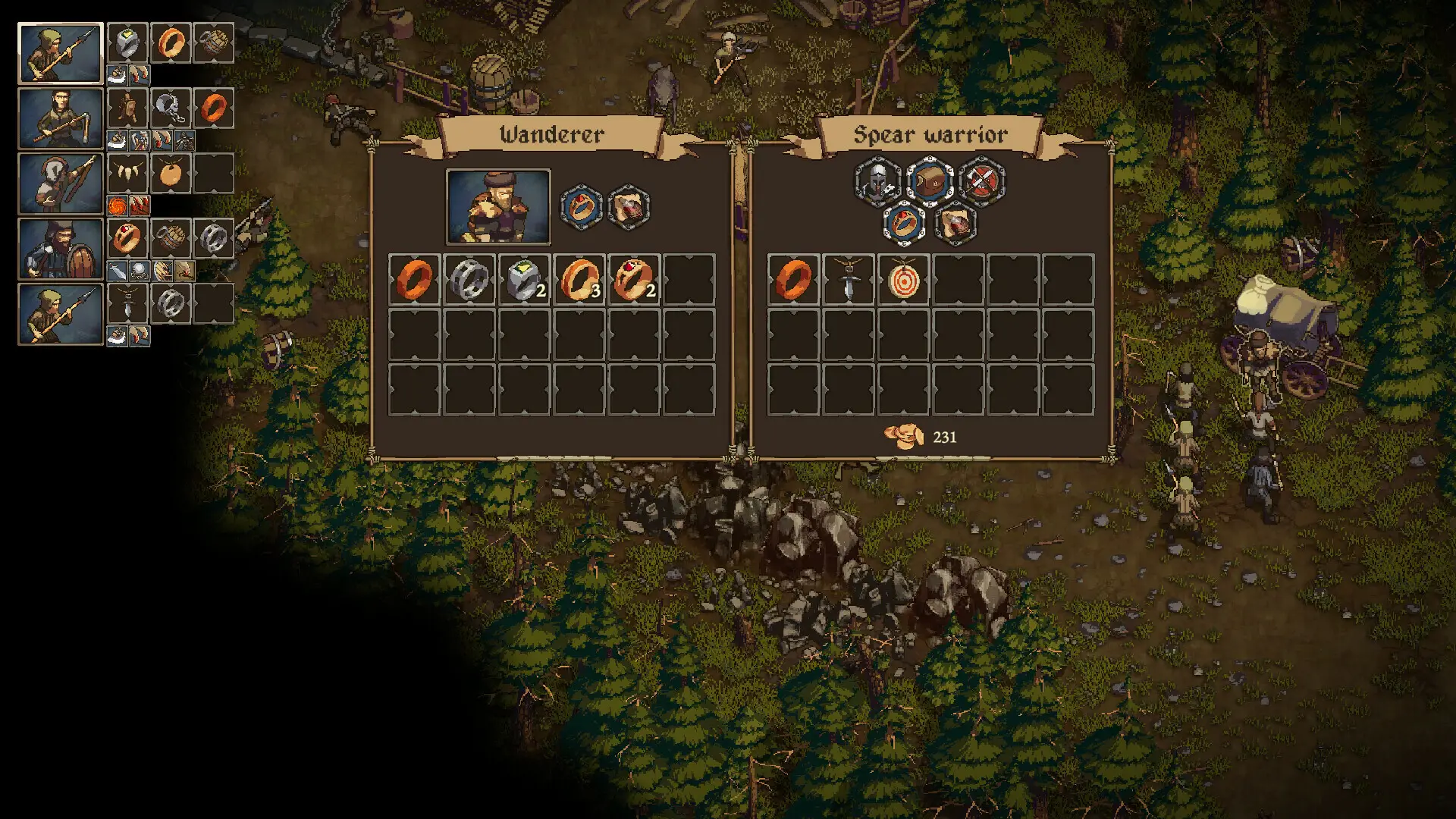Select the Wanderer's orange ring for sale
Image resolution: width=1456 pixels, height=819 pixels.
[414, 280]
